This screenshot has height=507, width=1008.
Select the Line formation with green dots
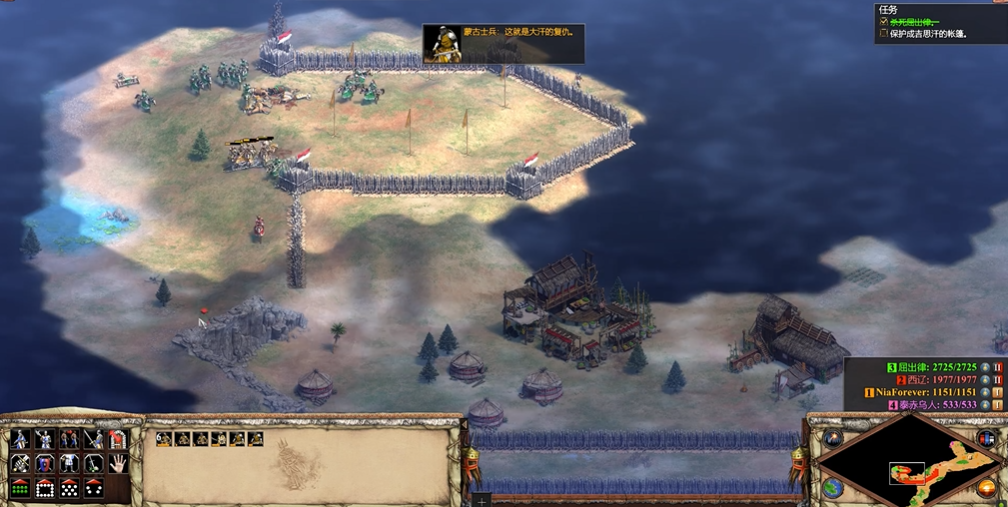click(20, 488)
